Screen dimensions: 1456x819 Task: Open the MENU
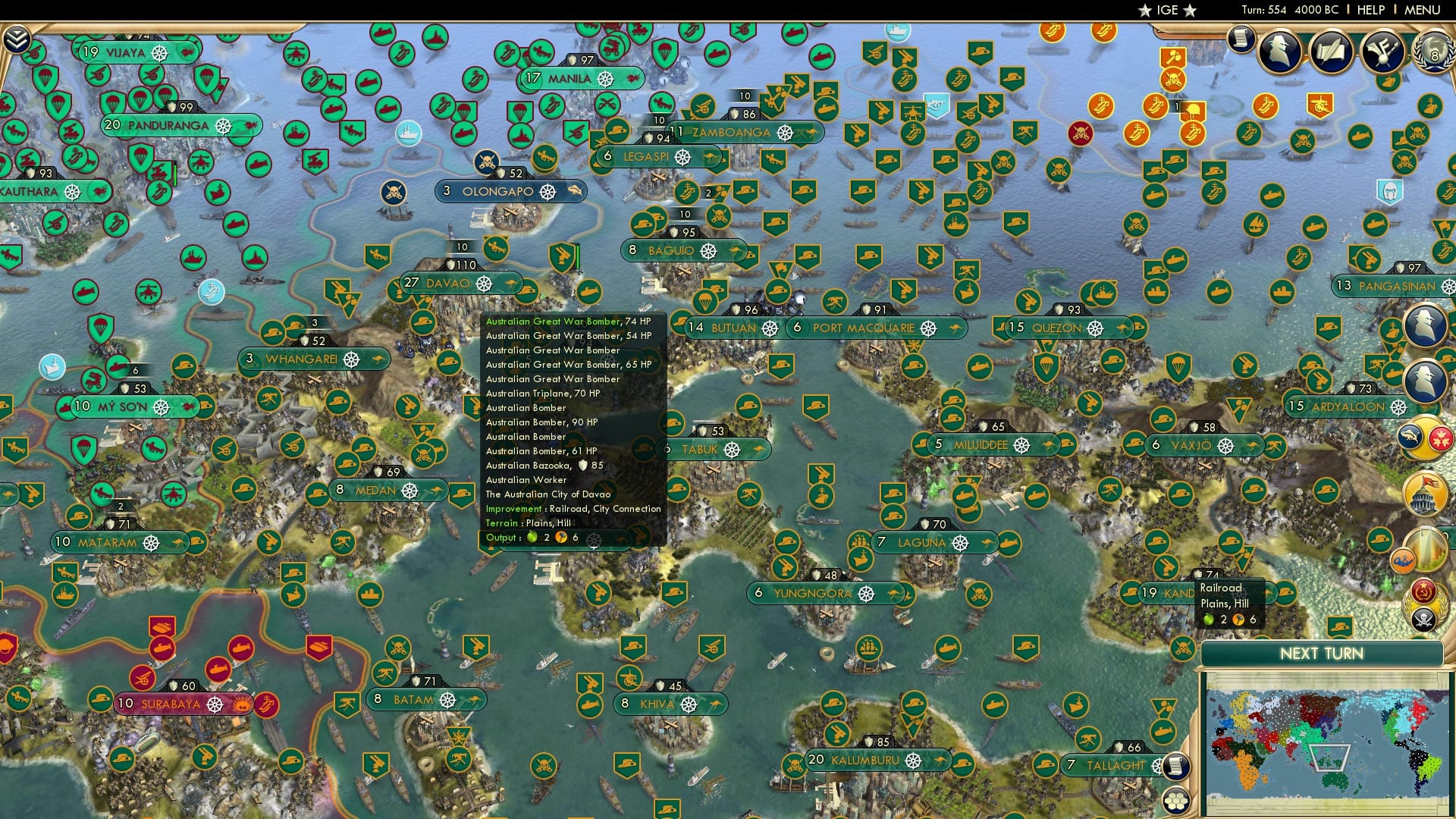[1423, 9]
